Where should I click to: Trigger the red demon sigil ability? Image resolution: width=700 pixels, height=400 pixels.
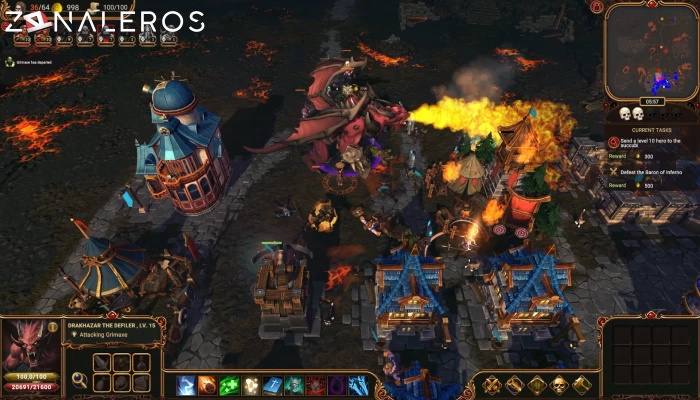pyautogui.click(x=315, y=385)
